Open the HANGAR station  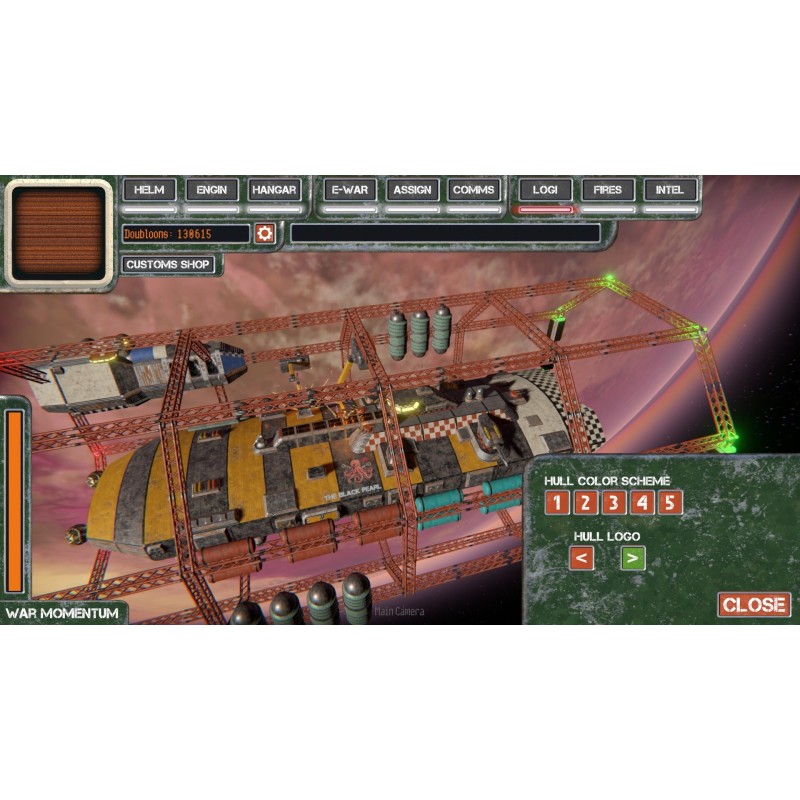point(274,190)
